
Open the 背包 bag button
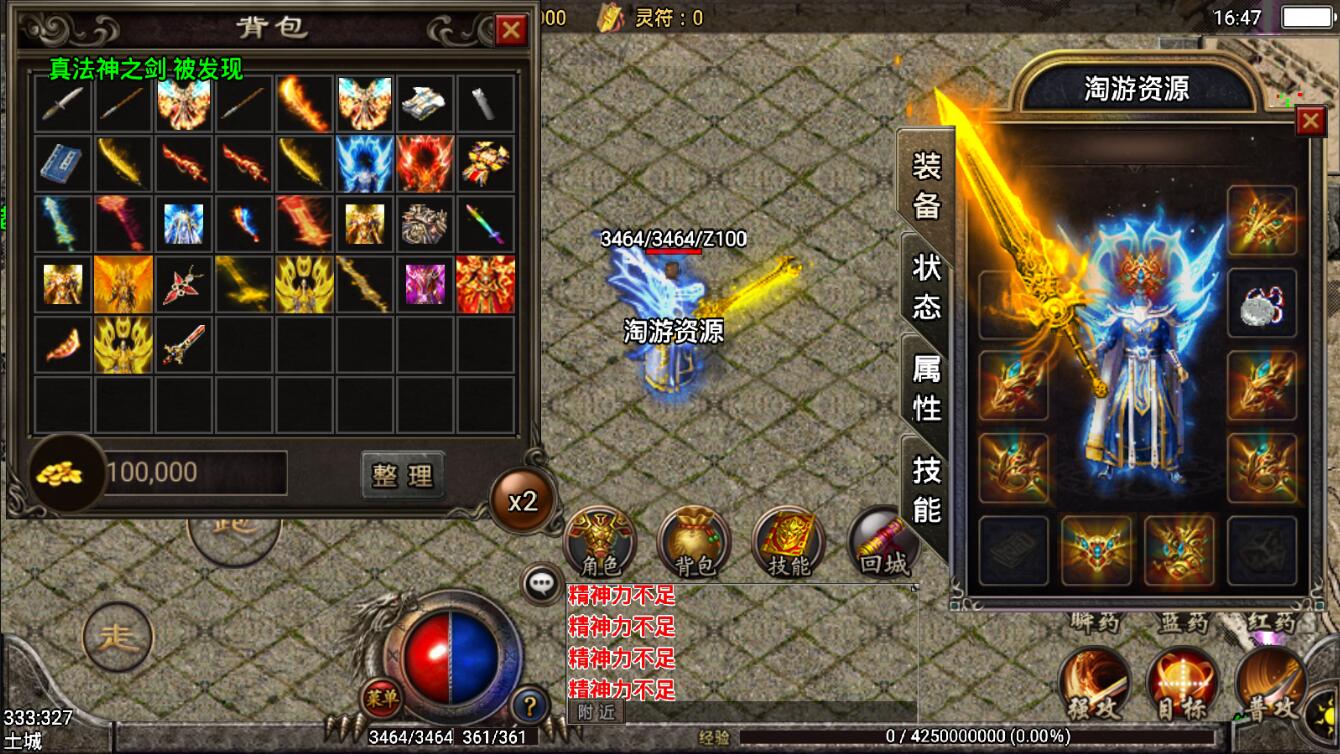coord(694,543)
